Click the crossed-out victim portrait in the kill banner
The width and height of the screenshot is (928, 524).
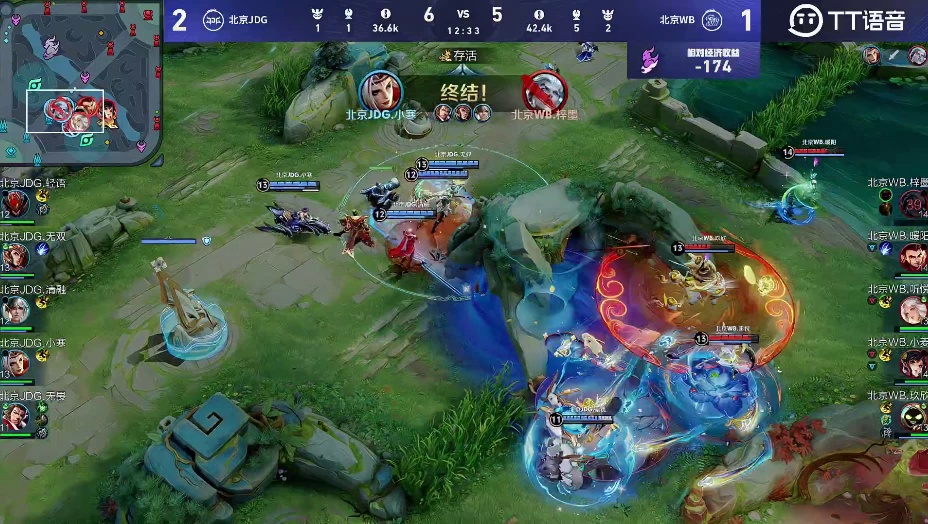pos(546,91)
